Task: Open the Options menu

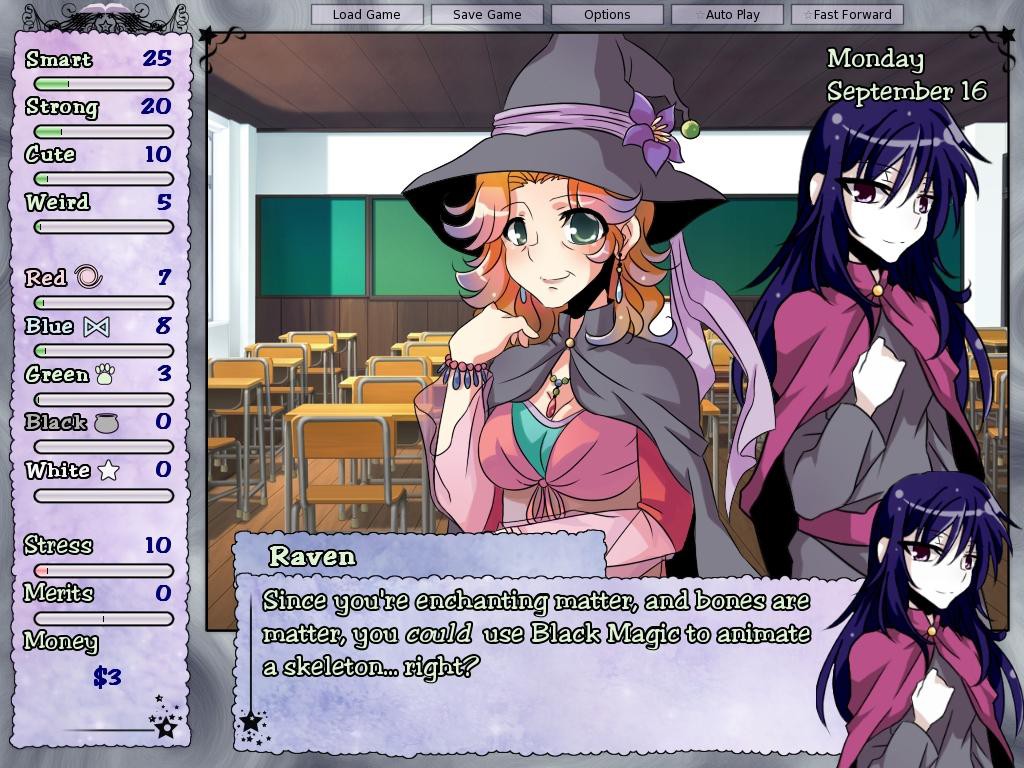Action: [607, 15]
